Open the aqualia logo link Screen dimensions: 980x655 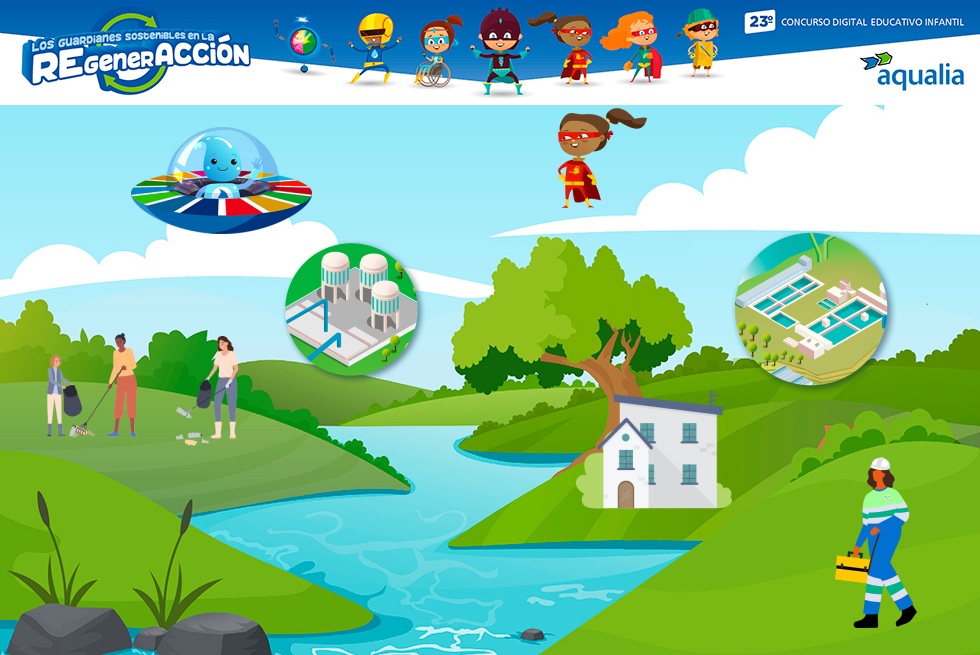(911, 70)
